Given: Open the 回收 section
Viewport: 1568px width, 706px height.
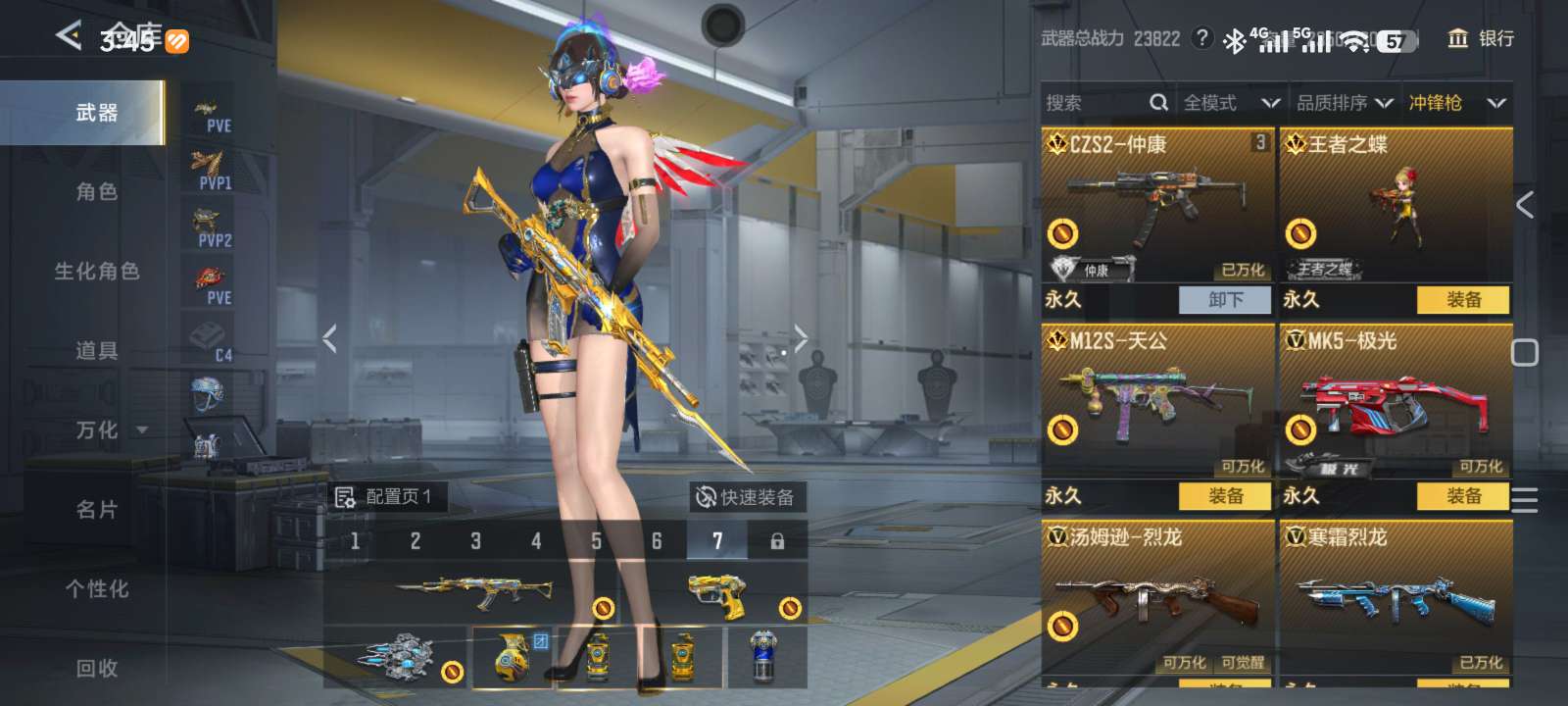Looking at the screenshot, I should [96, 669].
